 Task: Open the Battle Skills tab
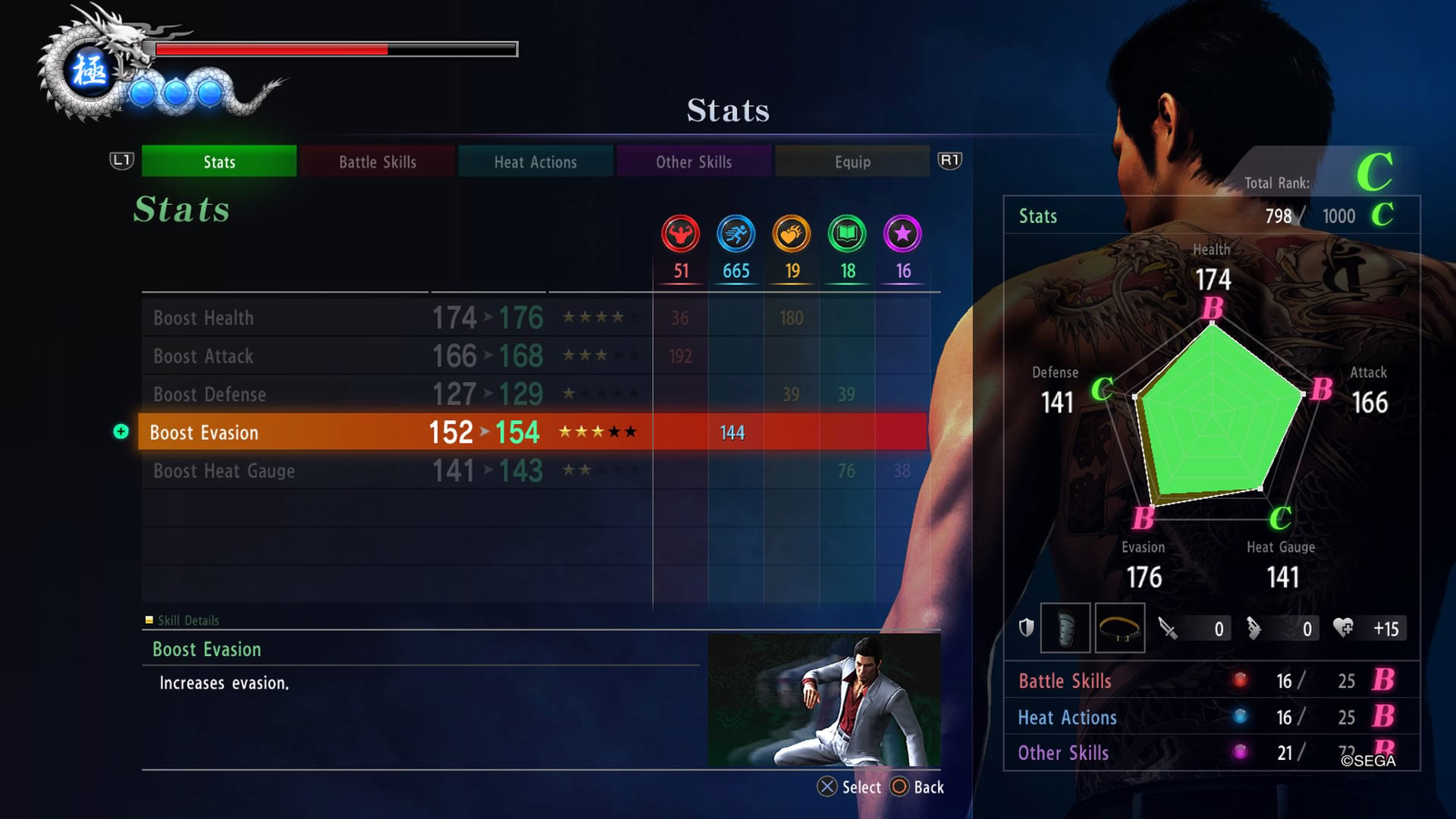(x=378, y=162)
